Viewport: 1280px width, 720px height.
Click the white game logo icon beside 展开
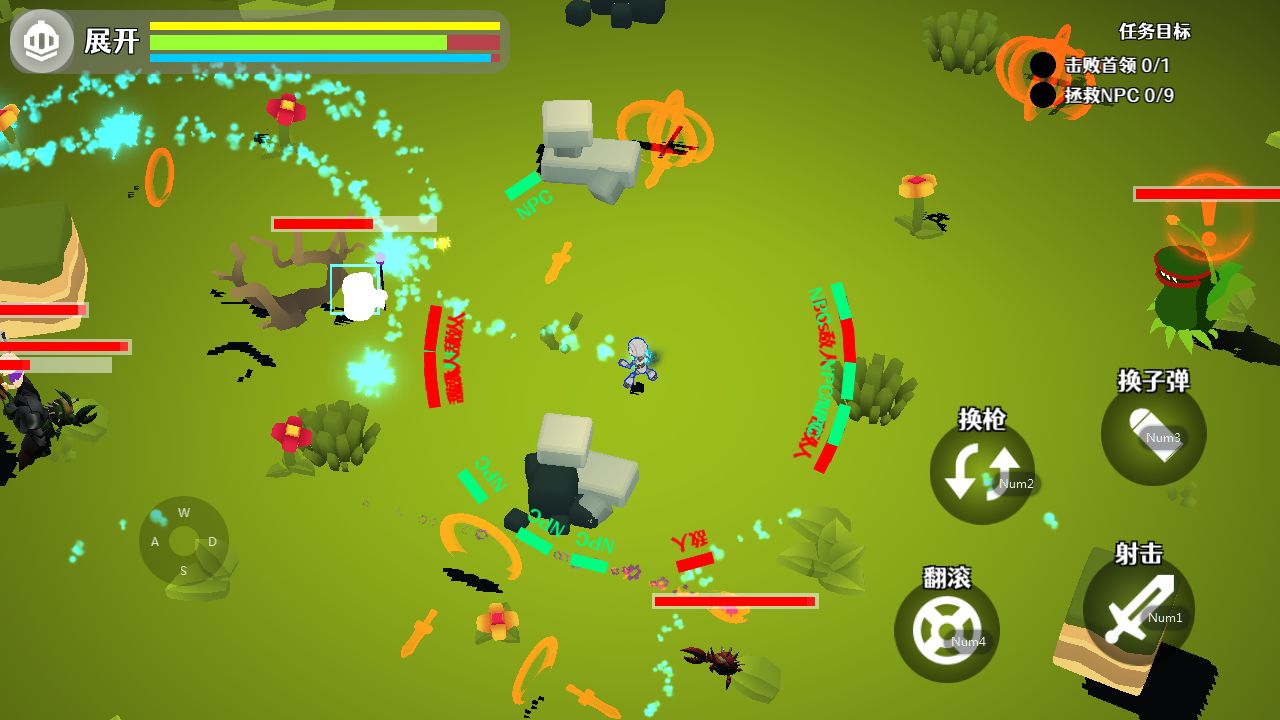(40, 40)
